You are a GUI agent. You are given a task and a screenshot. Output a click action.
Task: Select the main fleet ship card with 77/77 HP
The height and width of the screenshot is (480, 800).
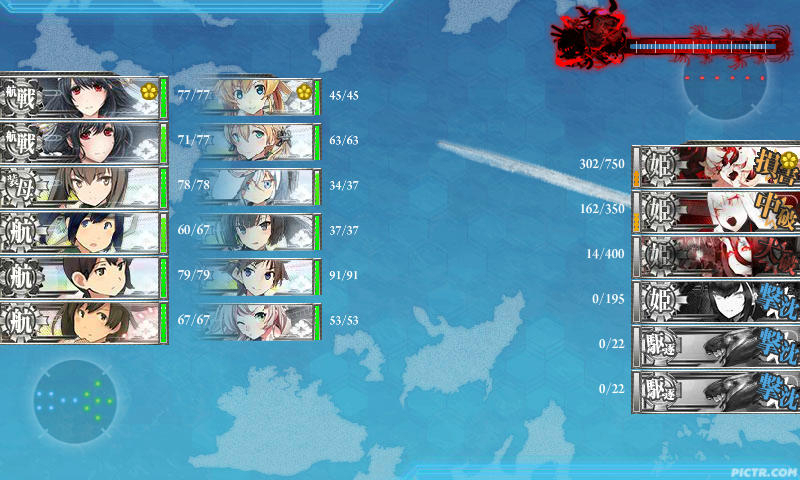[x=82, y=97]
